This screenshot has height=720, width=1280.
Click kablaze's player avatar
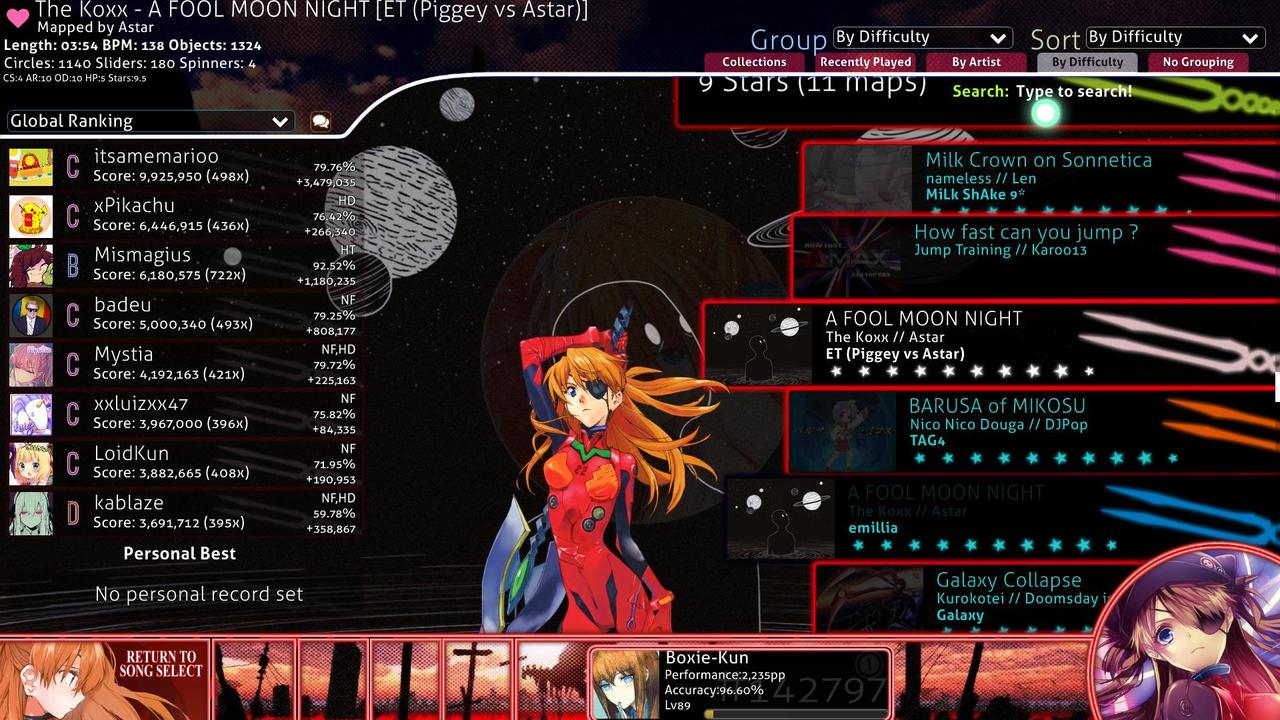click(x=30, y=512)
